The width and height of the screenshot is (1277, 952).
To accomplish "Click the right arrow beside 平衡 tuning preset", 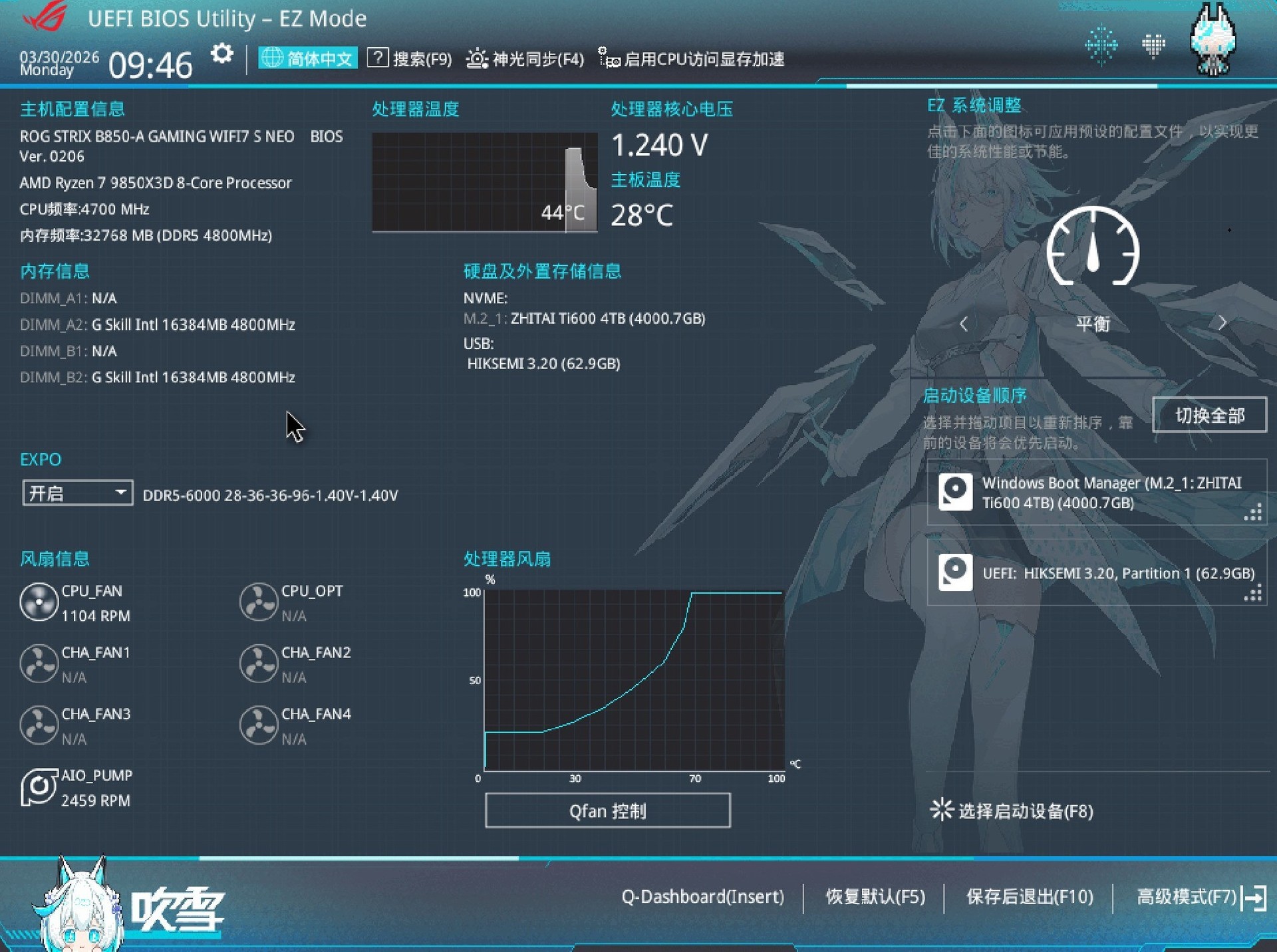I will point(1222,322).
